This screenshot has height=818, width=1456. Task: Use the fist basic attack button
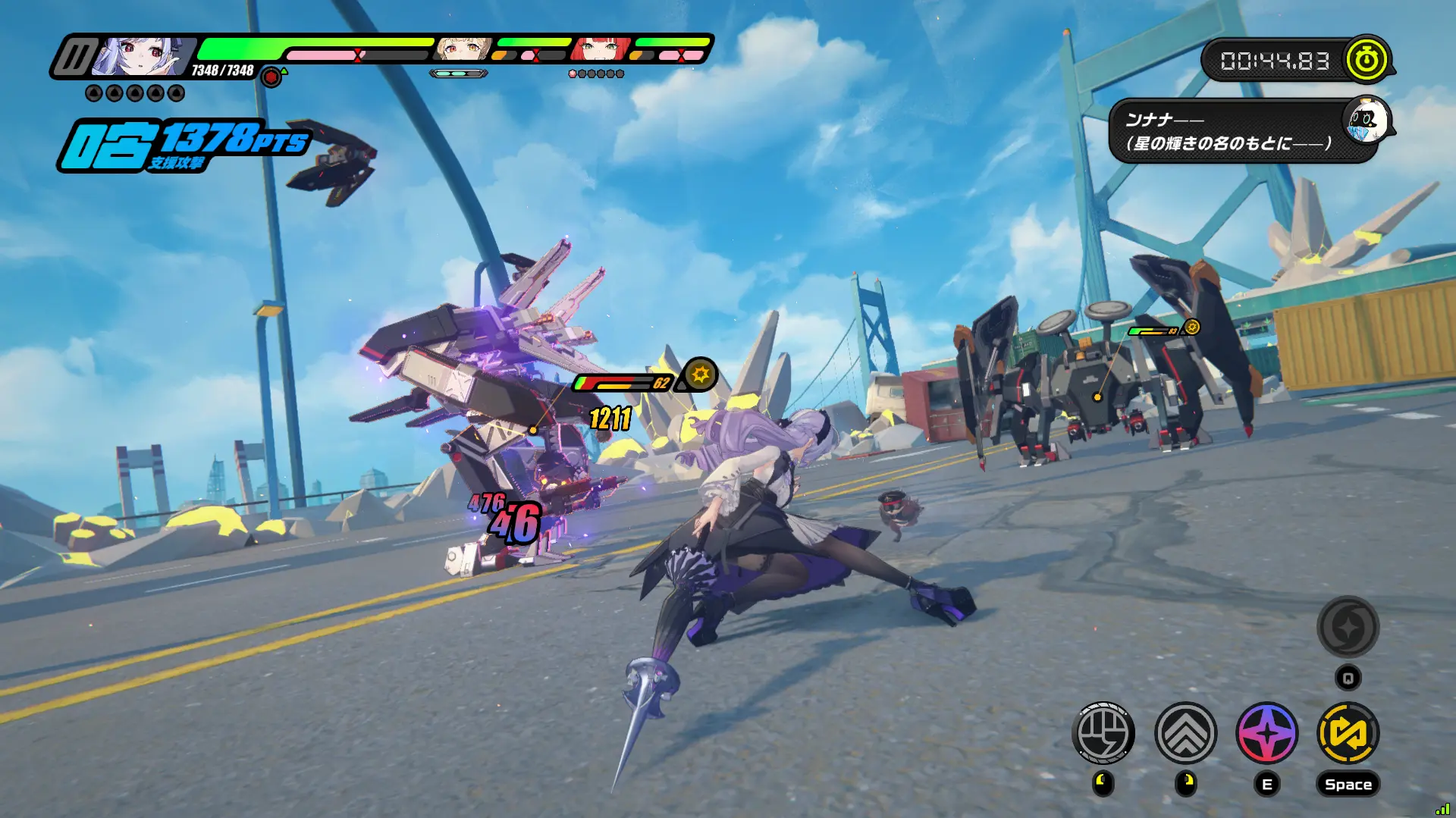(1103, 733)
